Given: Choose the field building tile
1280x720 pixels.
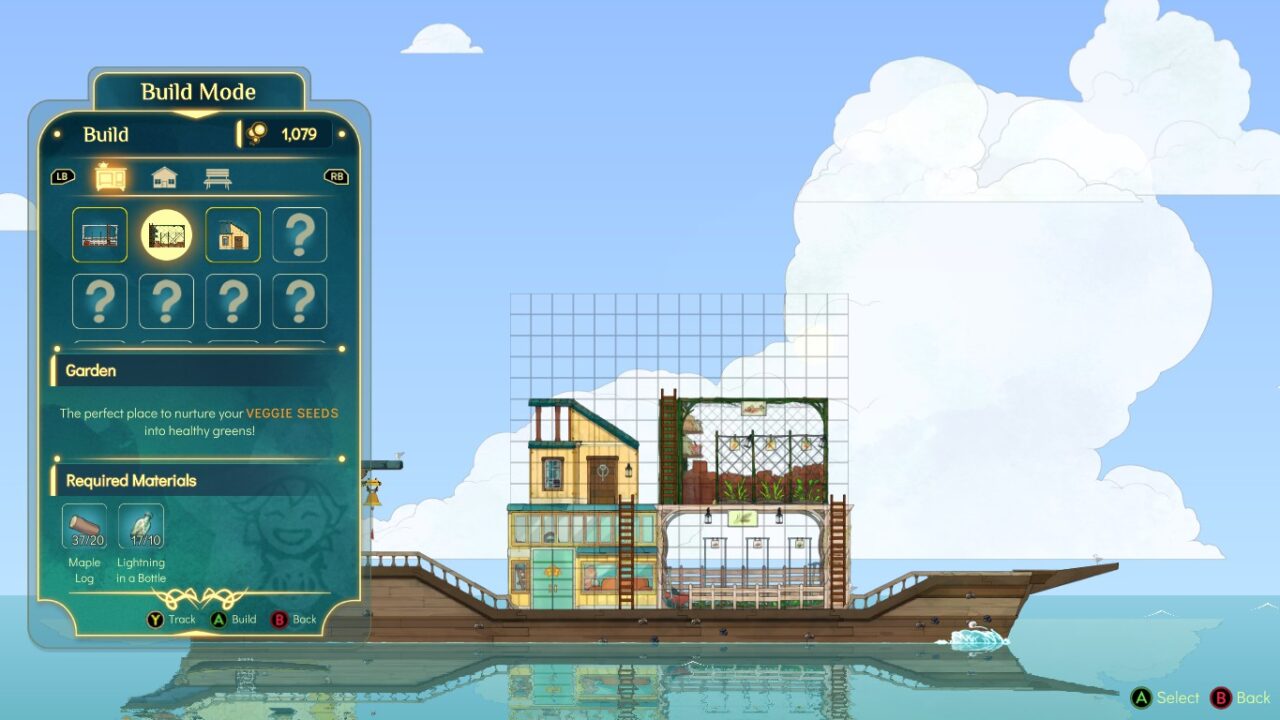Looking at the screenshot, I should coord(100,235).
